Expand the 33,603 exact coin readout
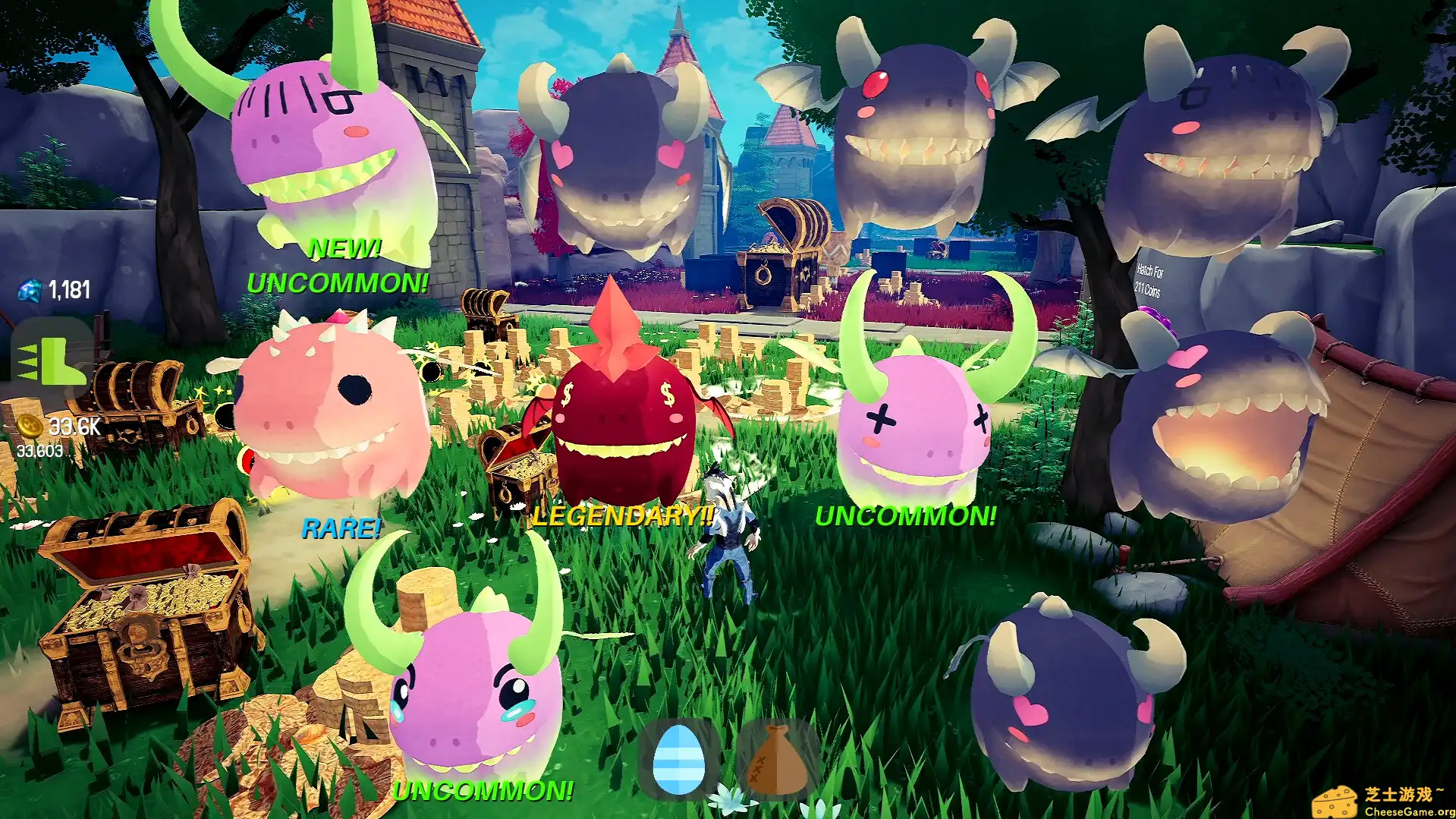 (x=39, y=449)
